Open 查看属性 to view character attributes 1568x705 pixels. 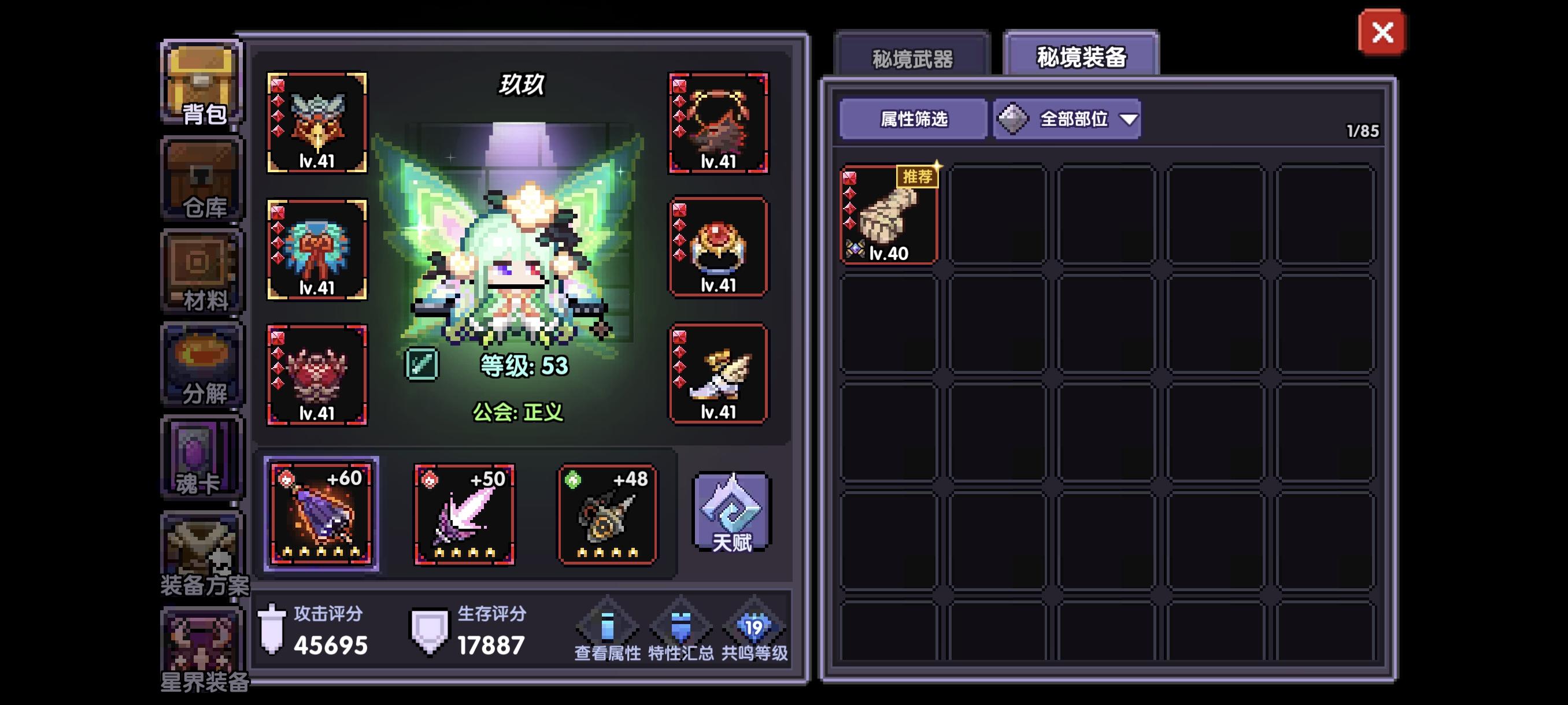pos(607,629)
